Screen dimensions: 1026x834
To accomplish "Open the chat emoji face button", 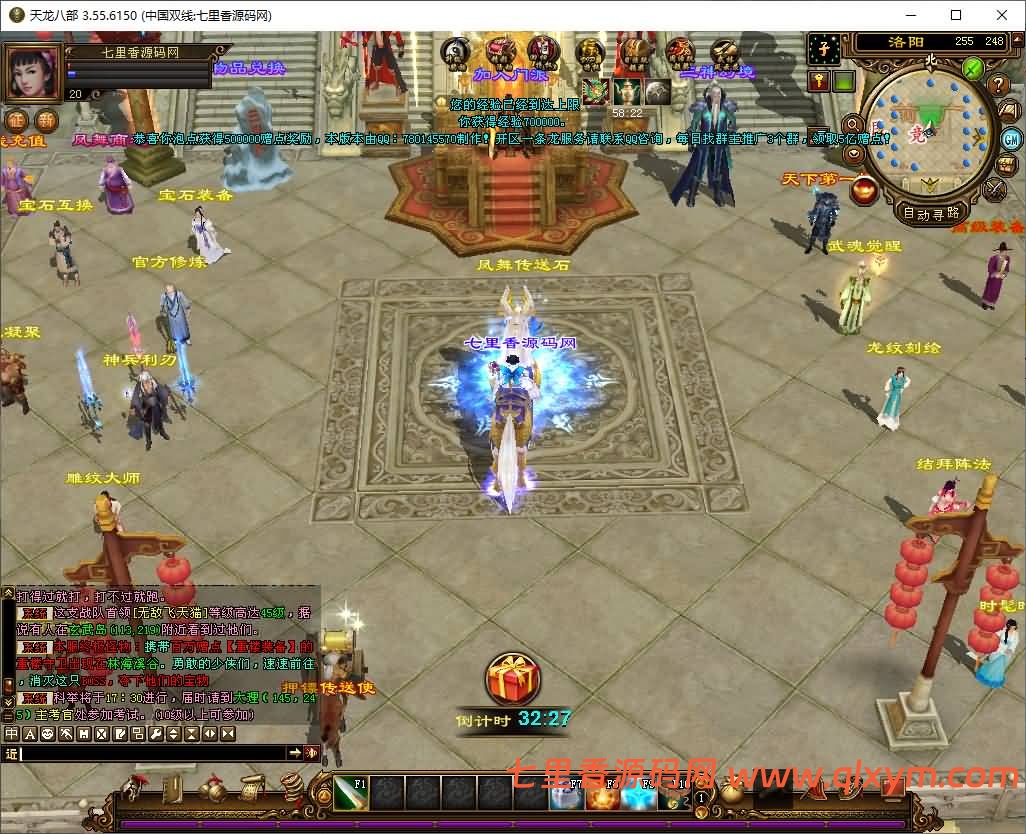I will click(48, 734).
